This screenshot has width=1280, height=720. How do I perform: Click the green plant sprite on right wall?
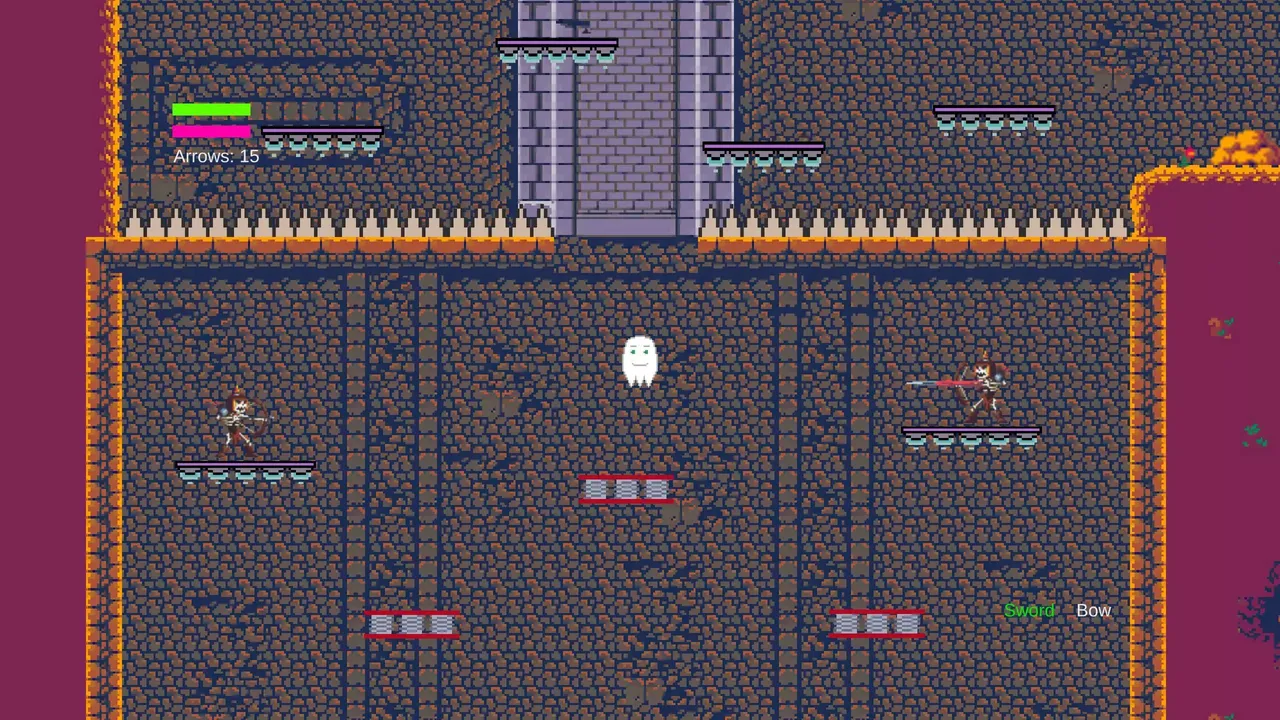click(x=1255, y=432)
